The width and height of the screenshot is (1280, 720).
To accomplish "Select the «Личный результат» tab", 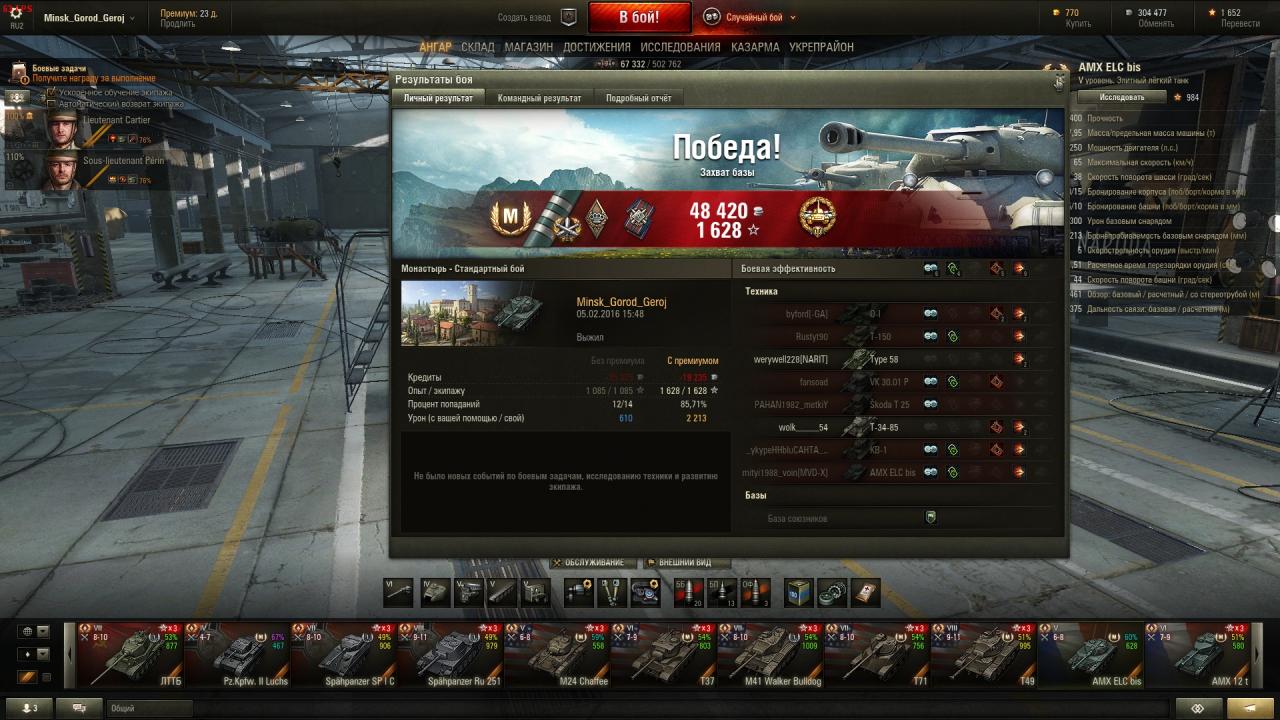I will [x=438, y=98].
